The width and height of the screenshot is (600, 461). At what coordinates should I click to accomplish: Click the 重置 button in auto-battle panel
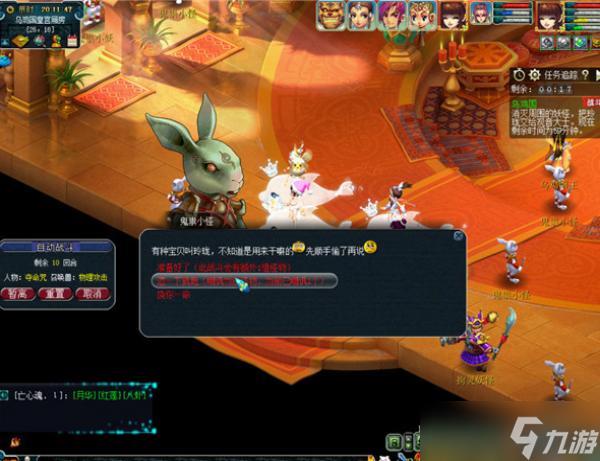click(56, 294)
